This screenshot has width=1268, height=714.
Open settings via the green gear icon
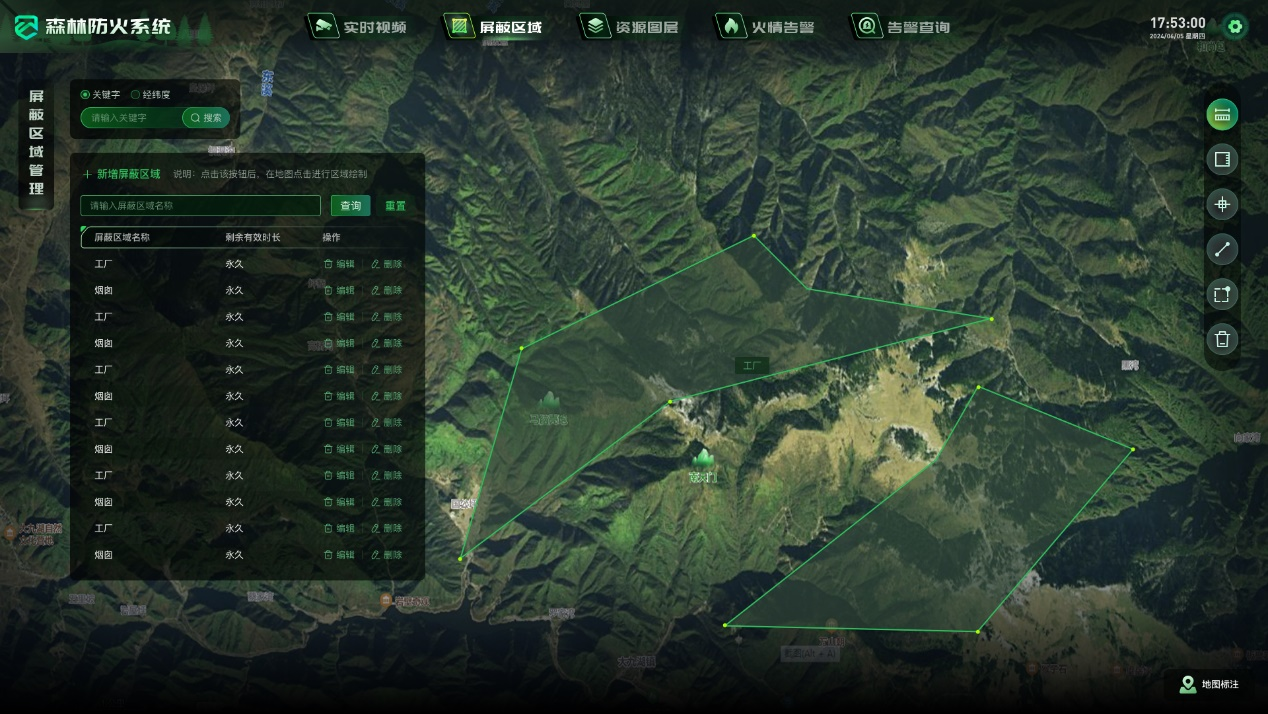click(x=1235, y=27)
